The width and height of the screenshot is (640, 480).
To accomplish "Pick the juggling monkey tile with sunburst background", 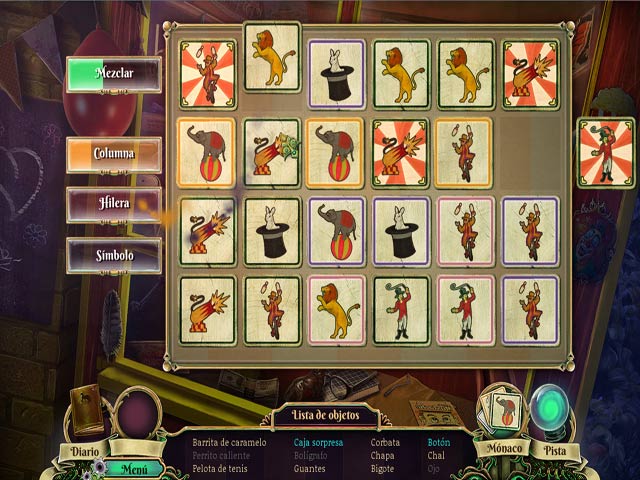I will pyautogui.click(x=209, y=74).
